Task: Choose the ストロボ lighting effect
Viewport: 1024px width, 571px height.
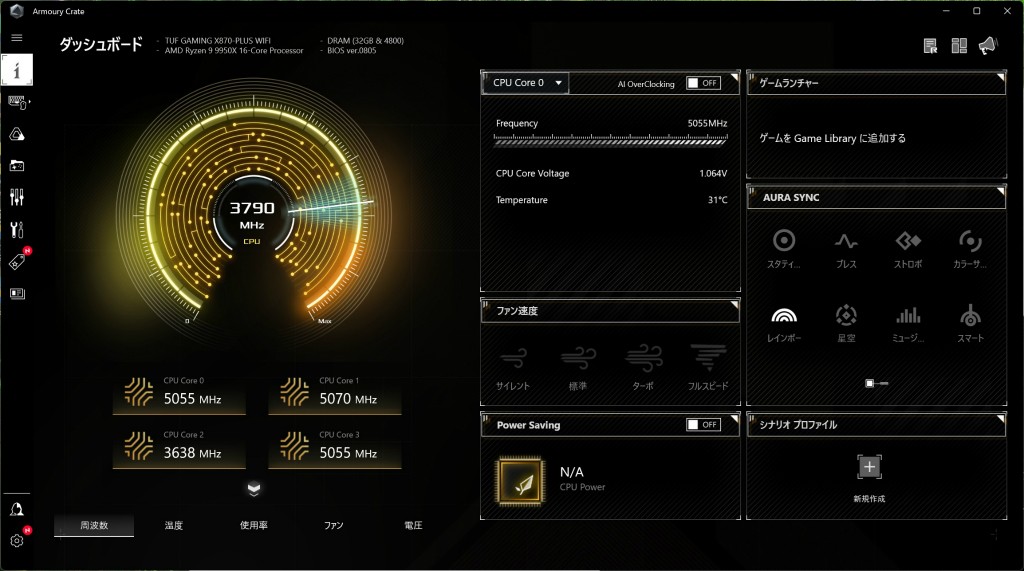Action: point(908,246)
